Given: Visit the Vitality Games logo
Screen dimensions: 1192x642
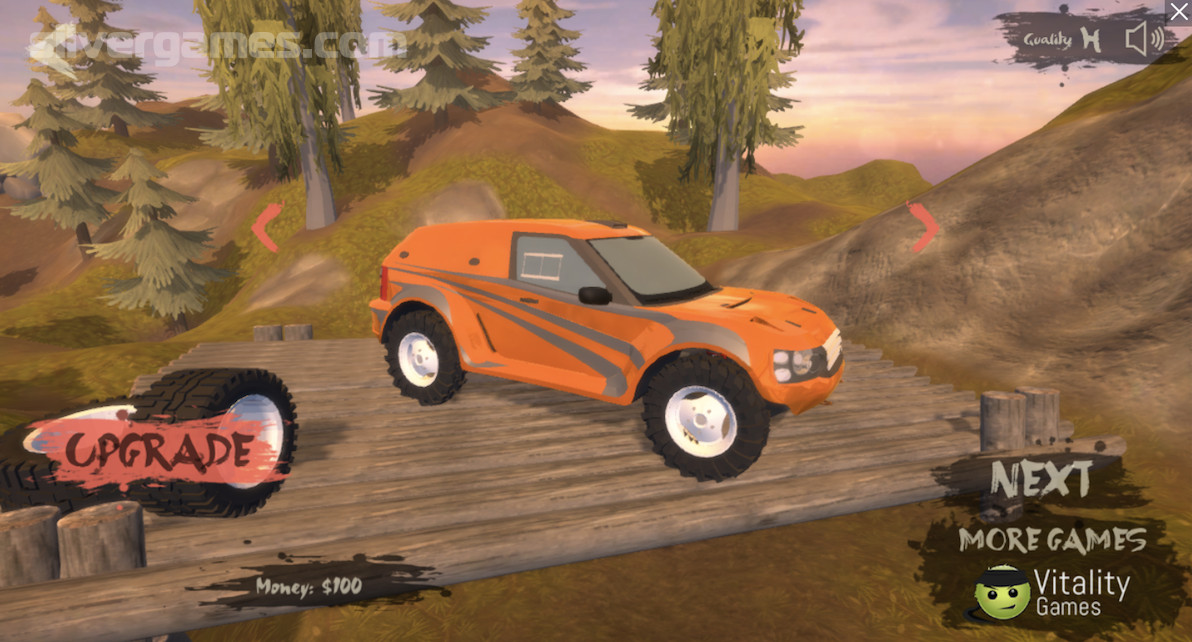Looking at the screenshot, I should 1052,592.
